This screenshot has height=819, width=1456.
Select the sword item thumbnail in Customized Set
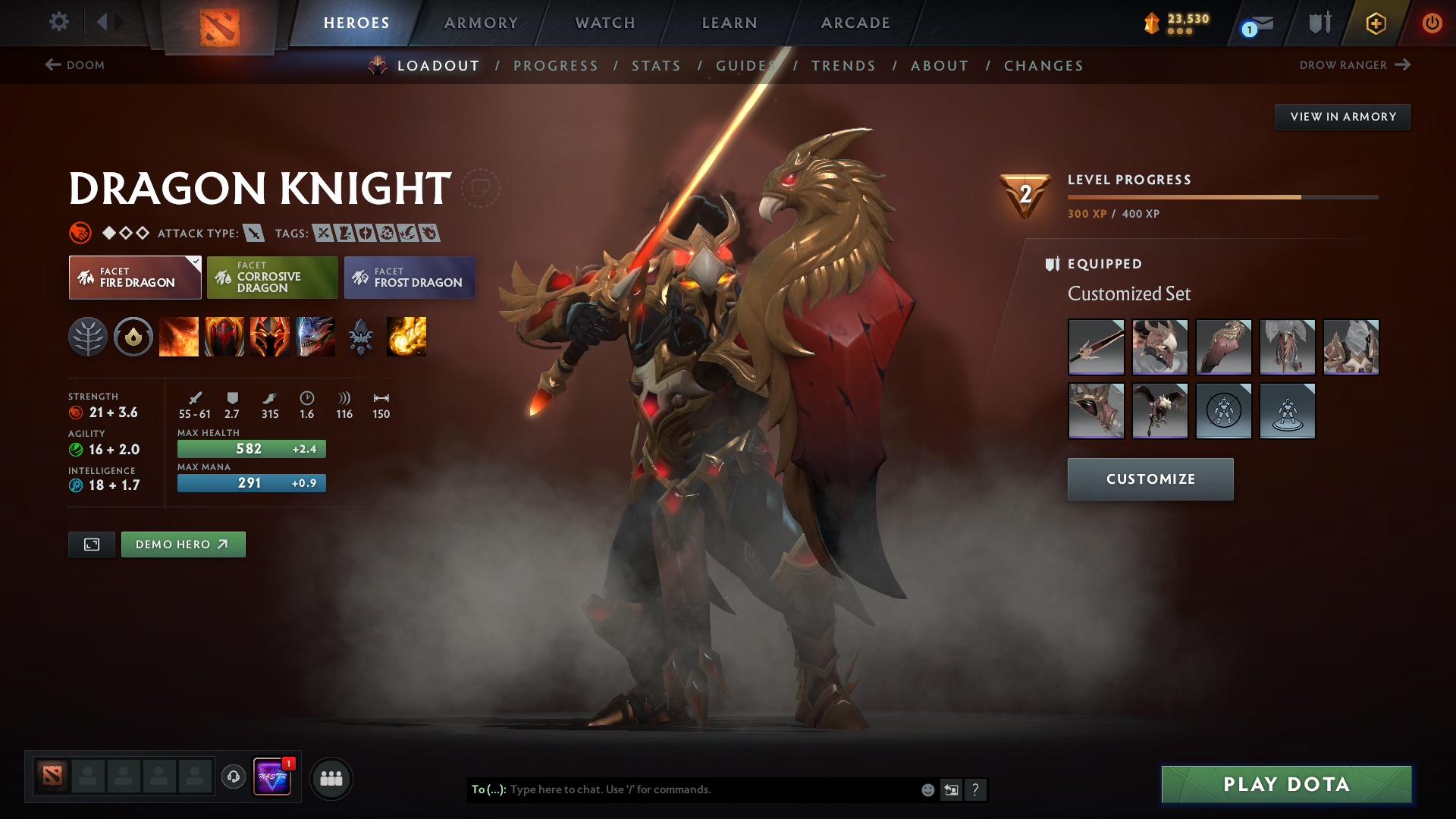pyautogui.click(x=1096, y=347)
